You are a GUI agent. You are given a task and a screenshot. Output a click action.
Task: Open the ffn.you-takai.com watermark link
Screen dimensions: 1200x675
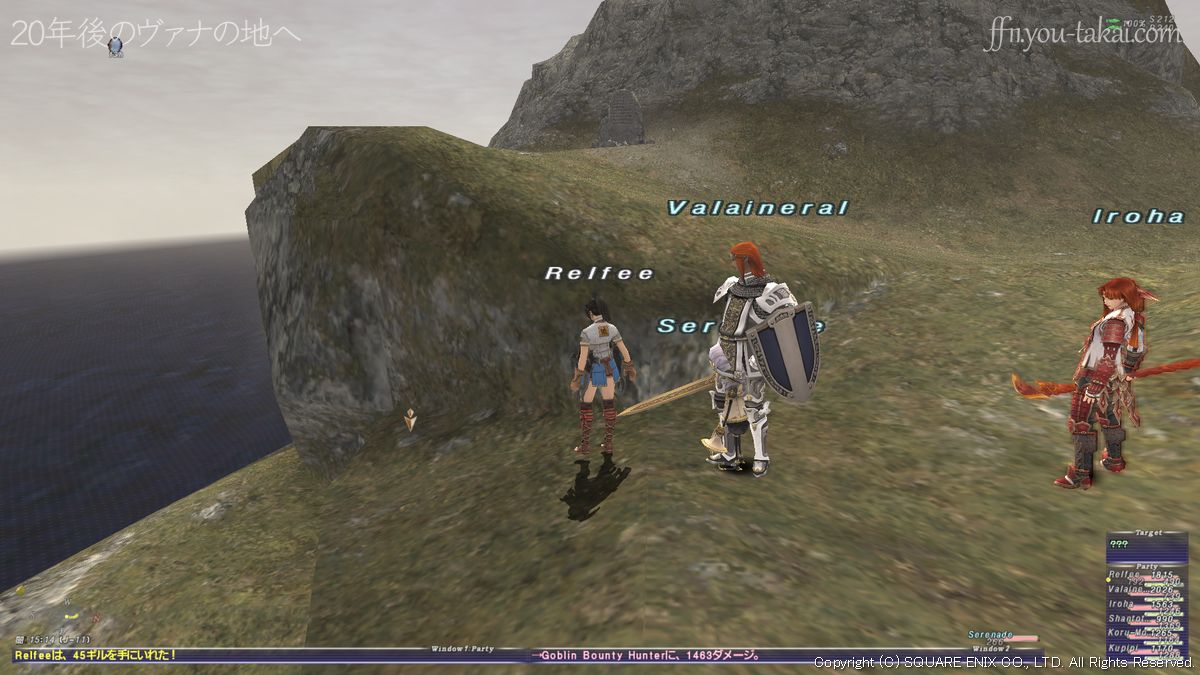coord(1081,34)
